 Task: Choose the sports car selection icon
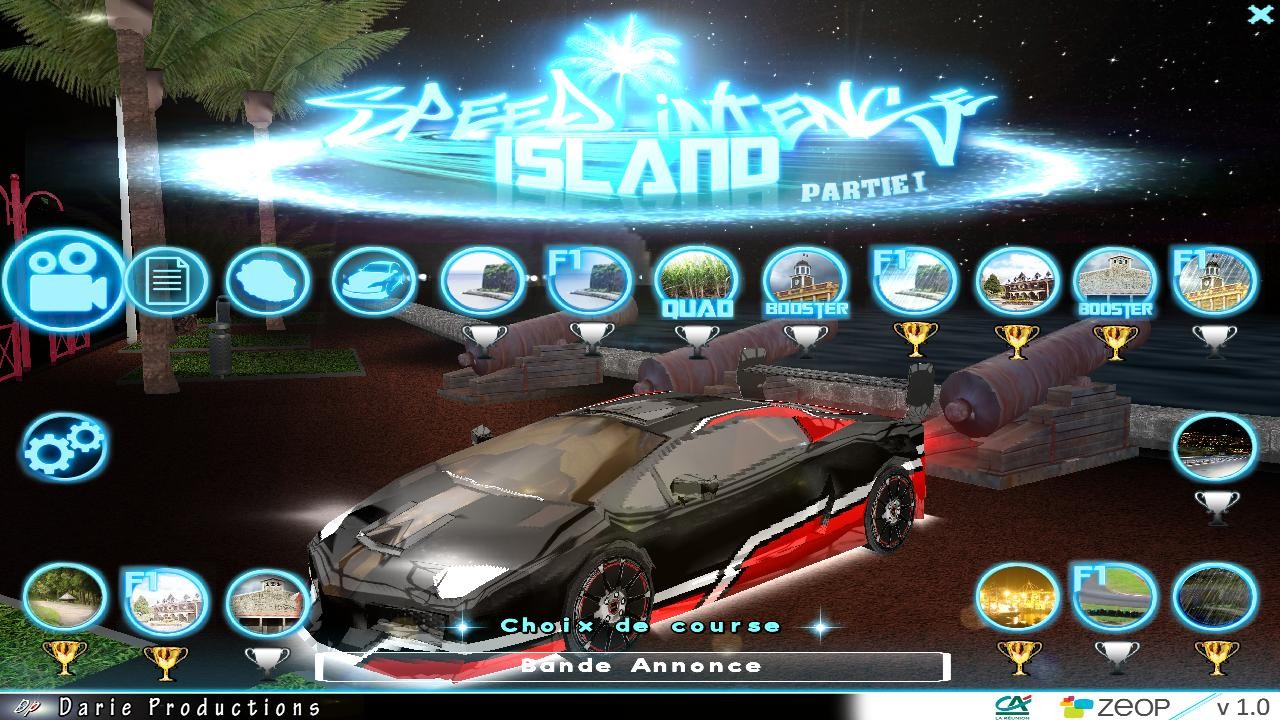tap(373, 281)
